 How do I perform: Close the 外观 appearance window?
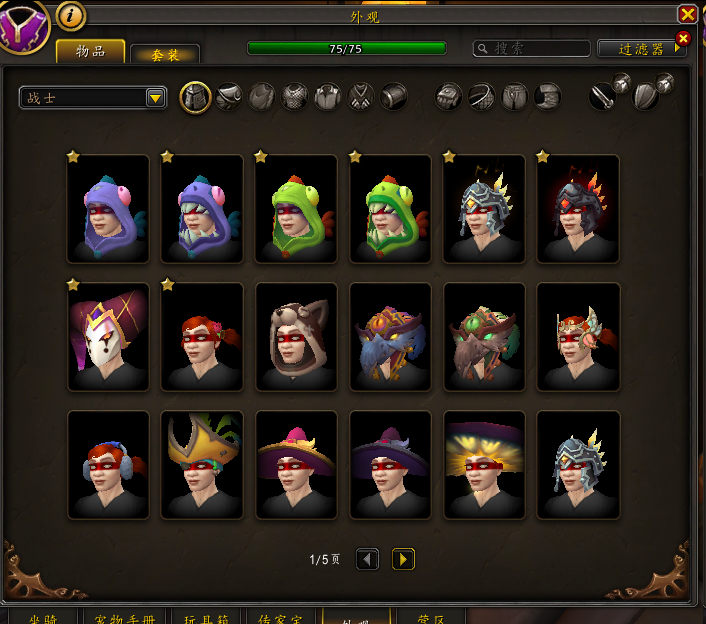687,14
